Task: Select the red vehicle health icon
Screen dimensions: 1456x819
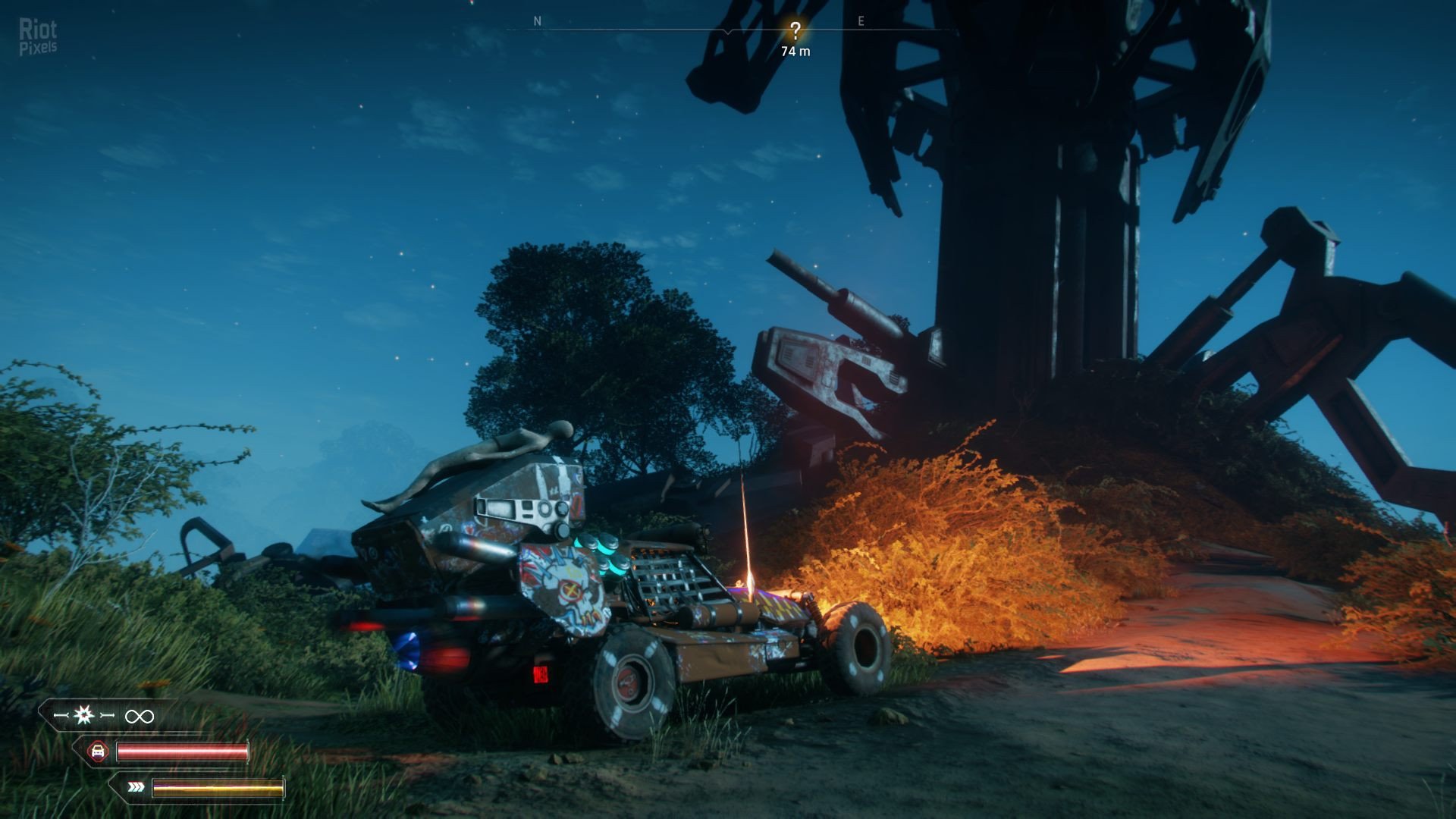Action: (98, 752)
